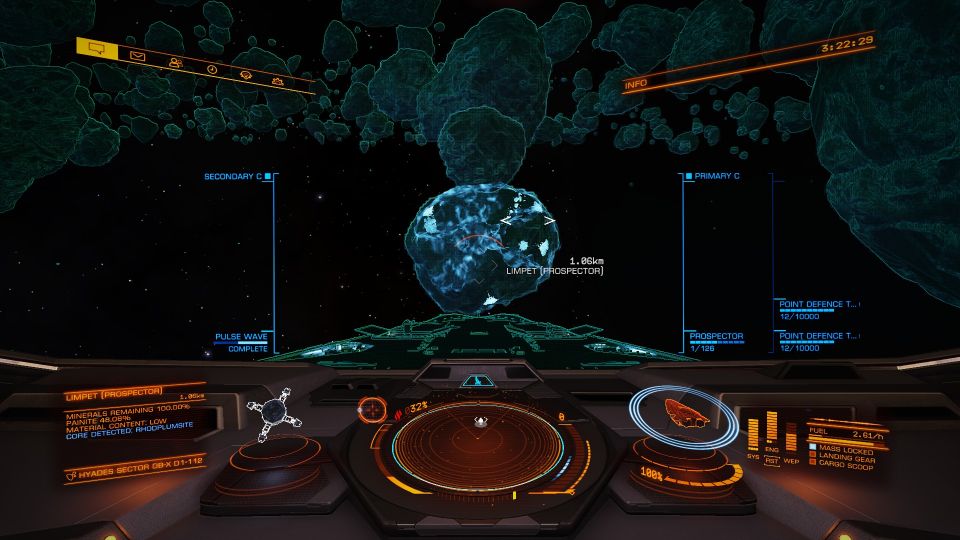Viewport: 960px width, 540px height.
Task: Open the envelope inbox tab
Action: coord(138,56)
